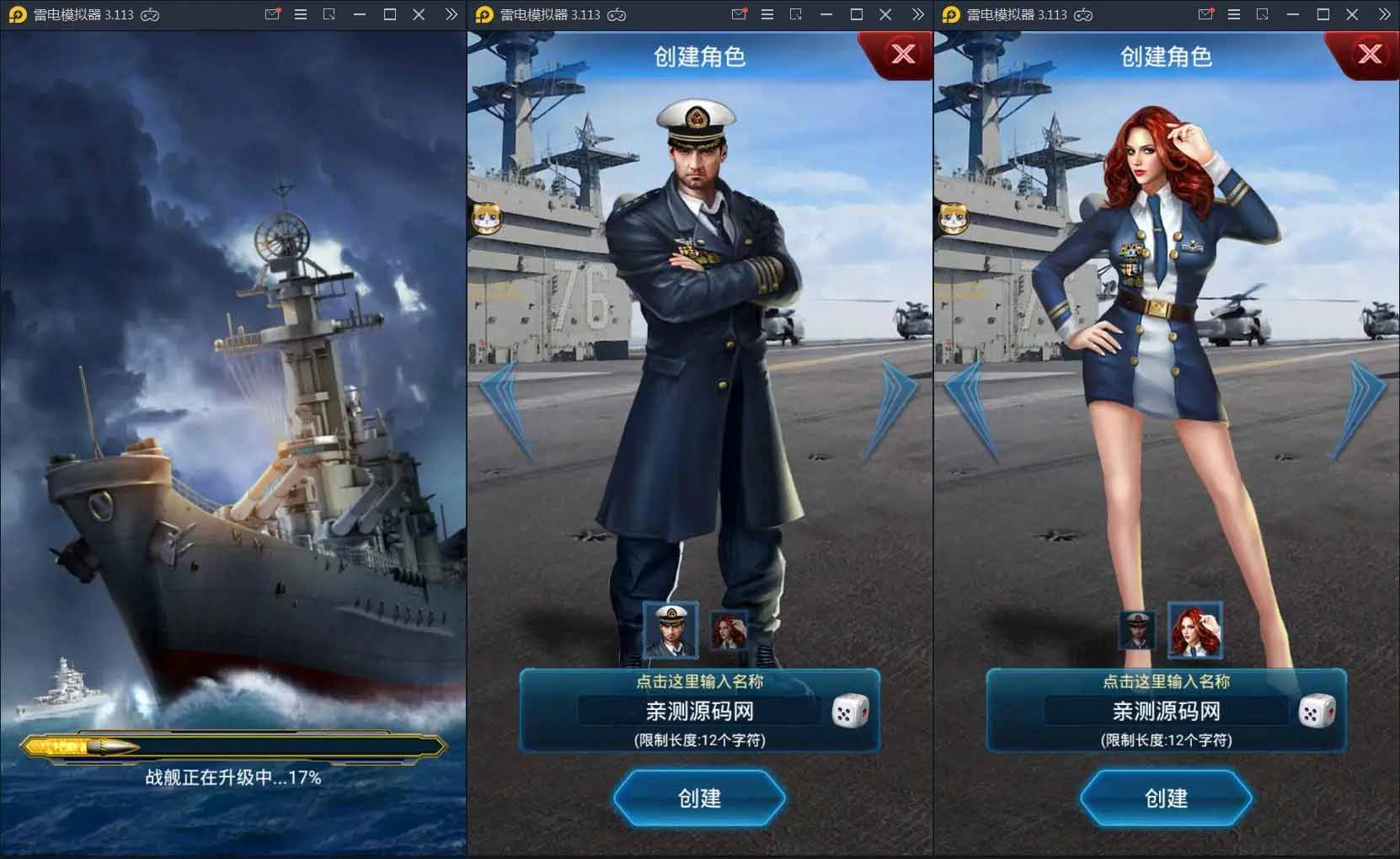Close the male captain's 创建角色 panel with red X
This screenshot has width=1400, height=859.
[903, 54]
